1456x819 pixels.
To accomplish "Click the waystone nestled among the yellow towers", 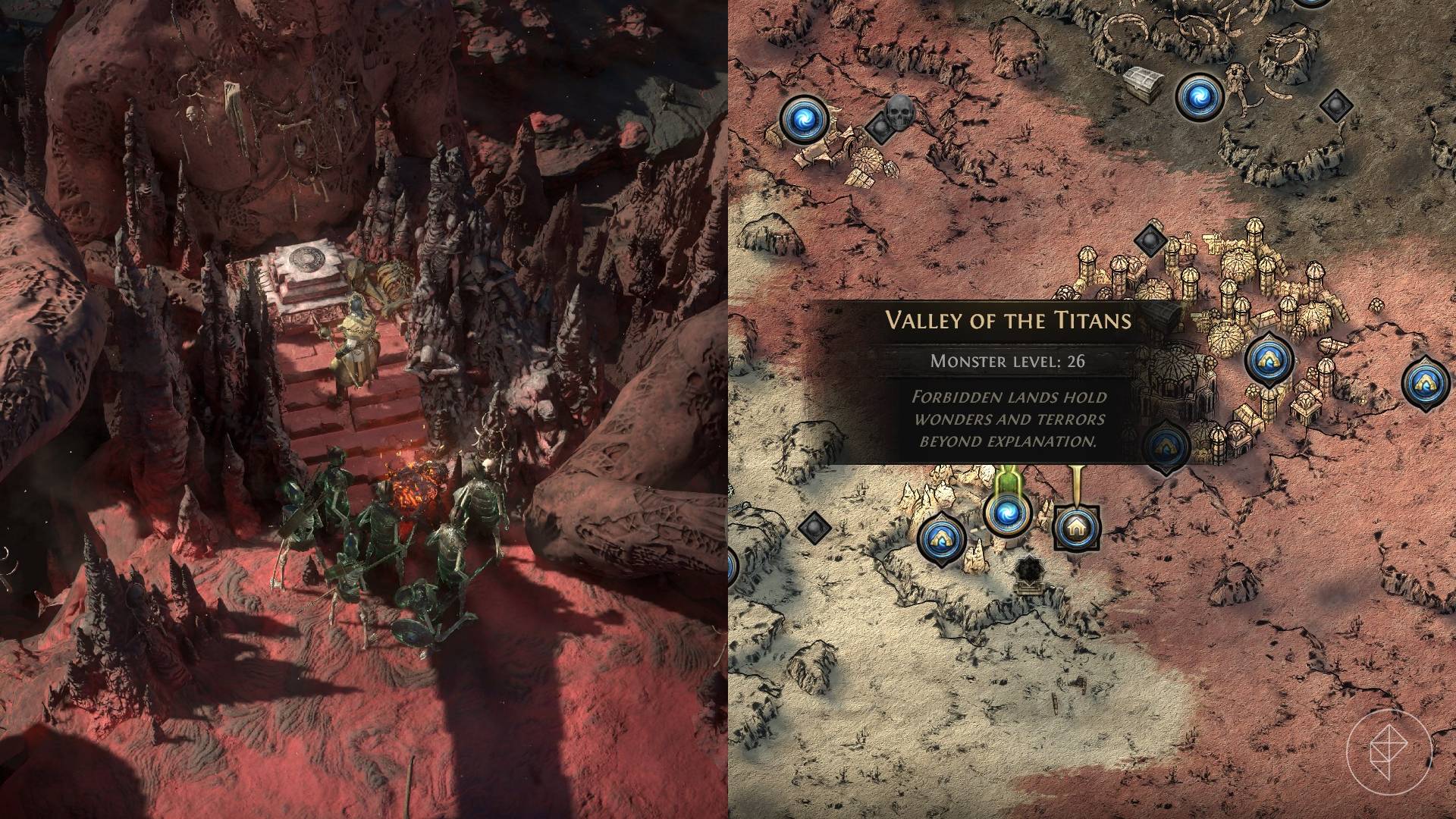I will click(x=1267, y=359).
